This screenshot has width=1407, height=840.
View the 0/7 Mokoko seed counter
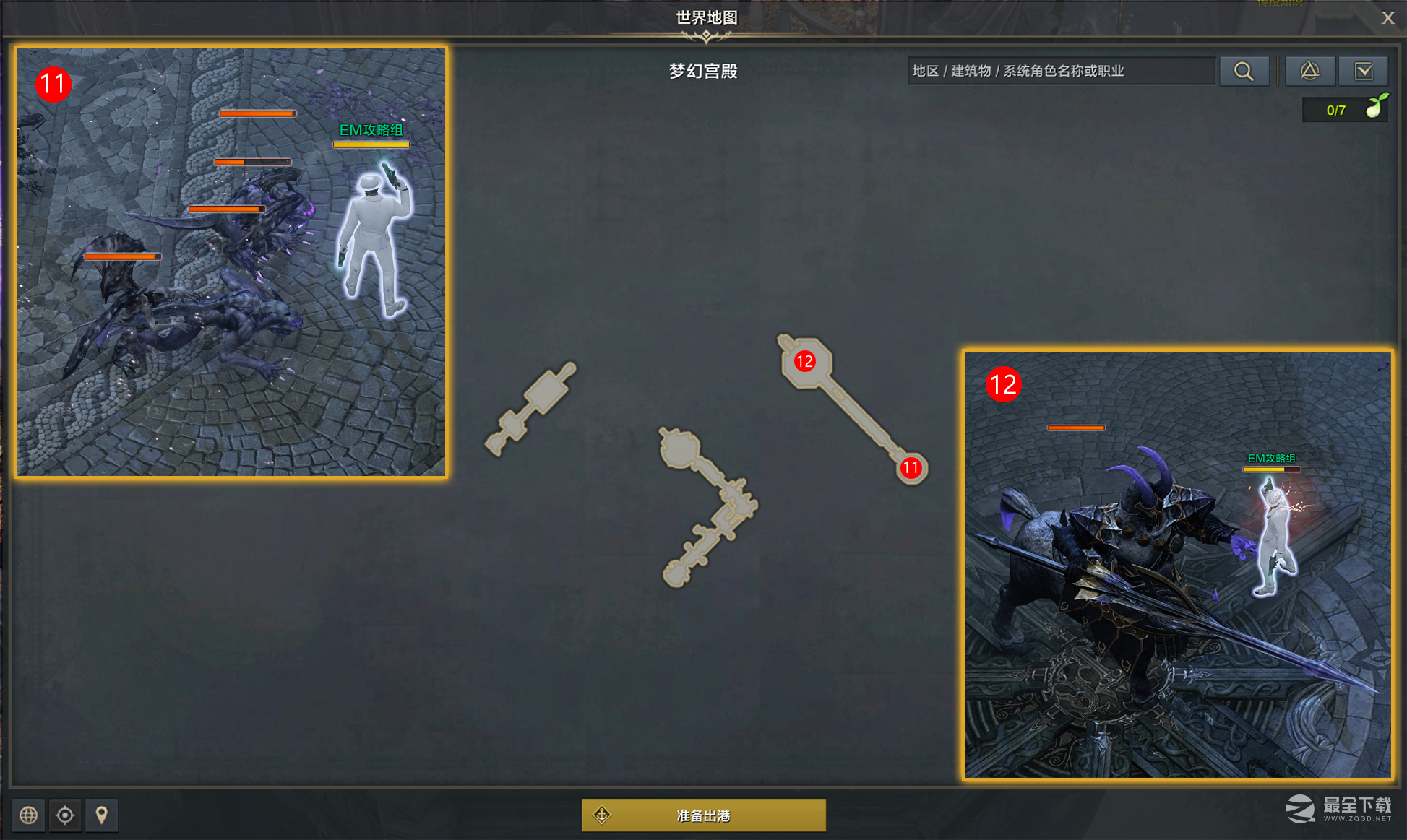pyautogui.click(x=1335, y=110)
